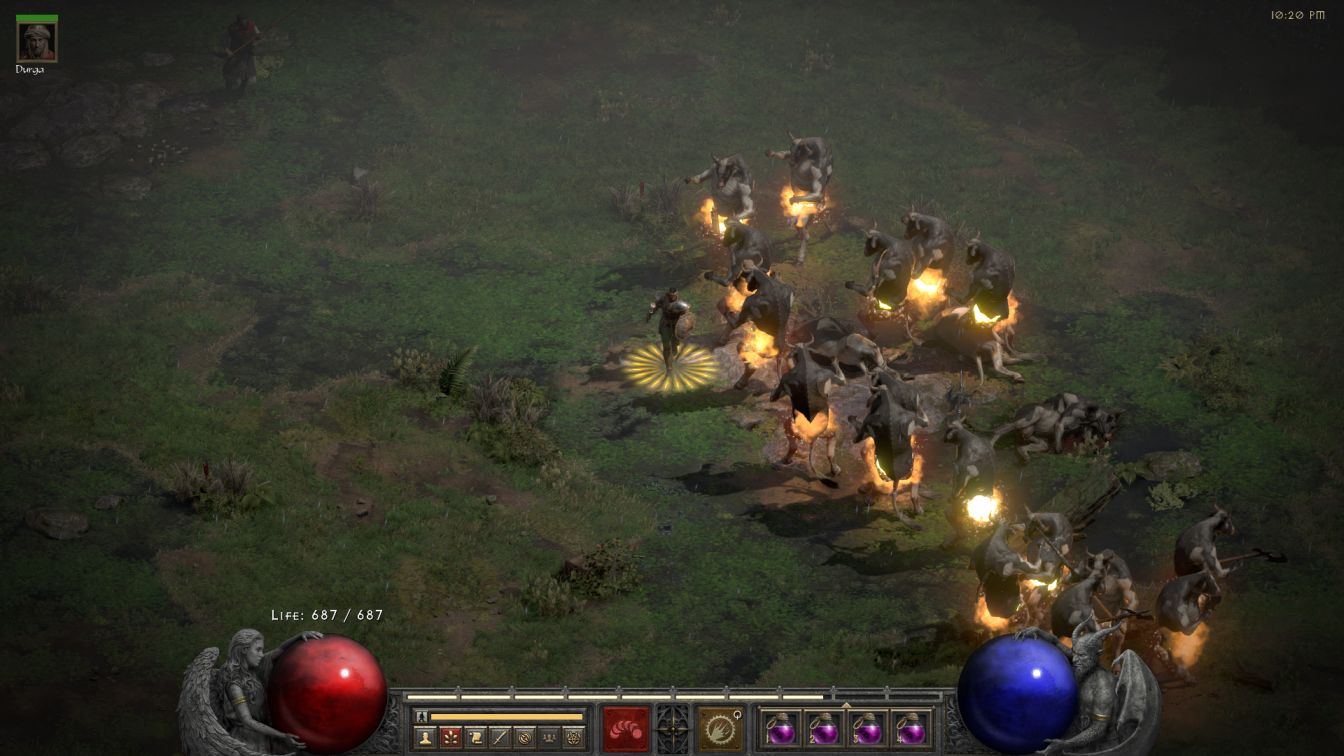The height and width of the screenshot is (756, 1344).
Task: Open the quest log scroll icon
Action: click(x=475, y=738)
